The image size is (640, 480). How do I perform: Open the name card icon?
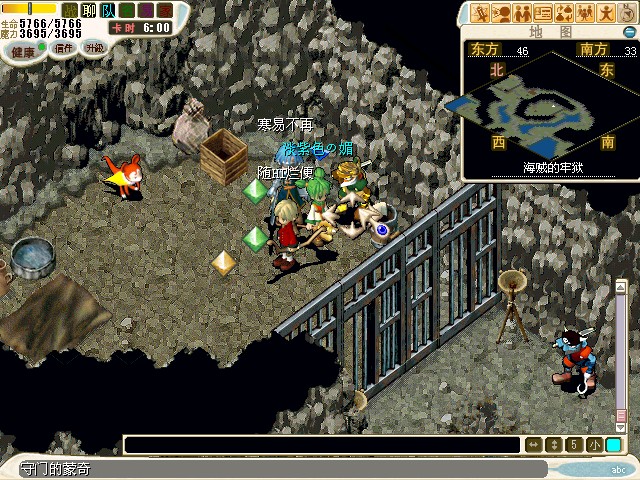click(543, 13)
